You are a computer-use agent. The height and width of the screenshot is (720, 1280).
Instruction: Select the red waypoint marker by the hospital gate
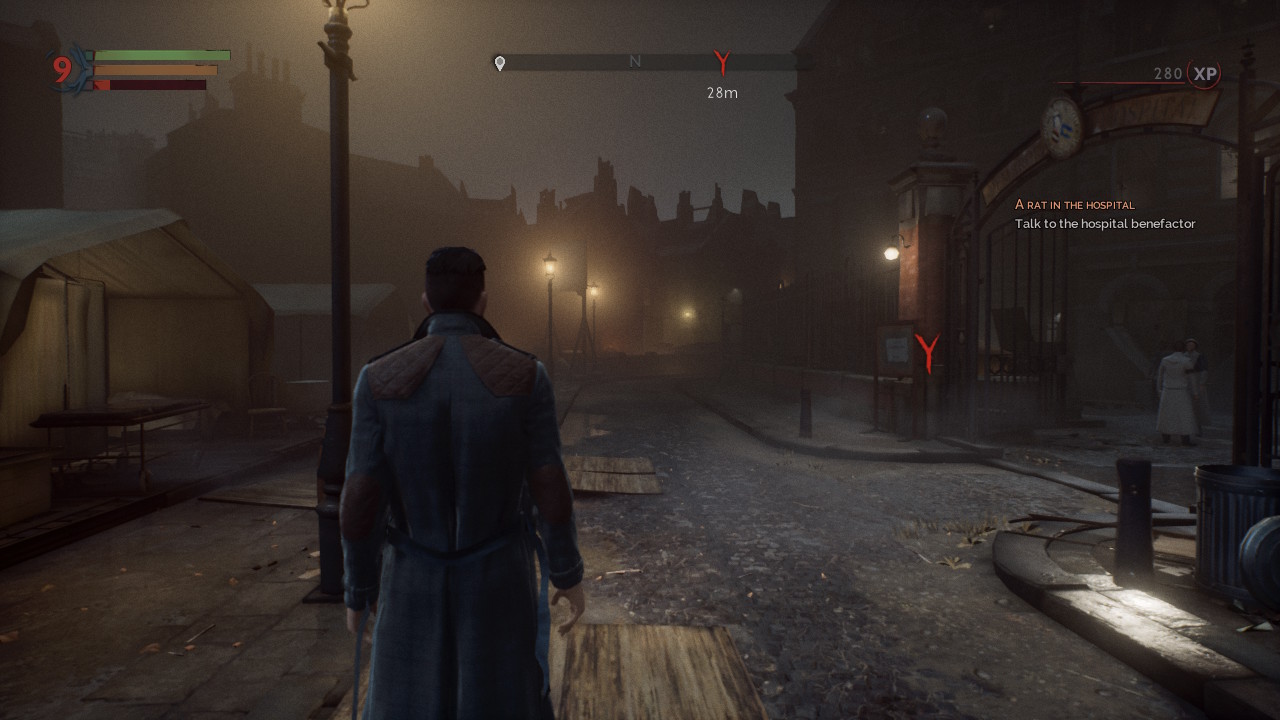pyautogui.click(x=928, y=353)
